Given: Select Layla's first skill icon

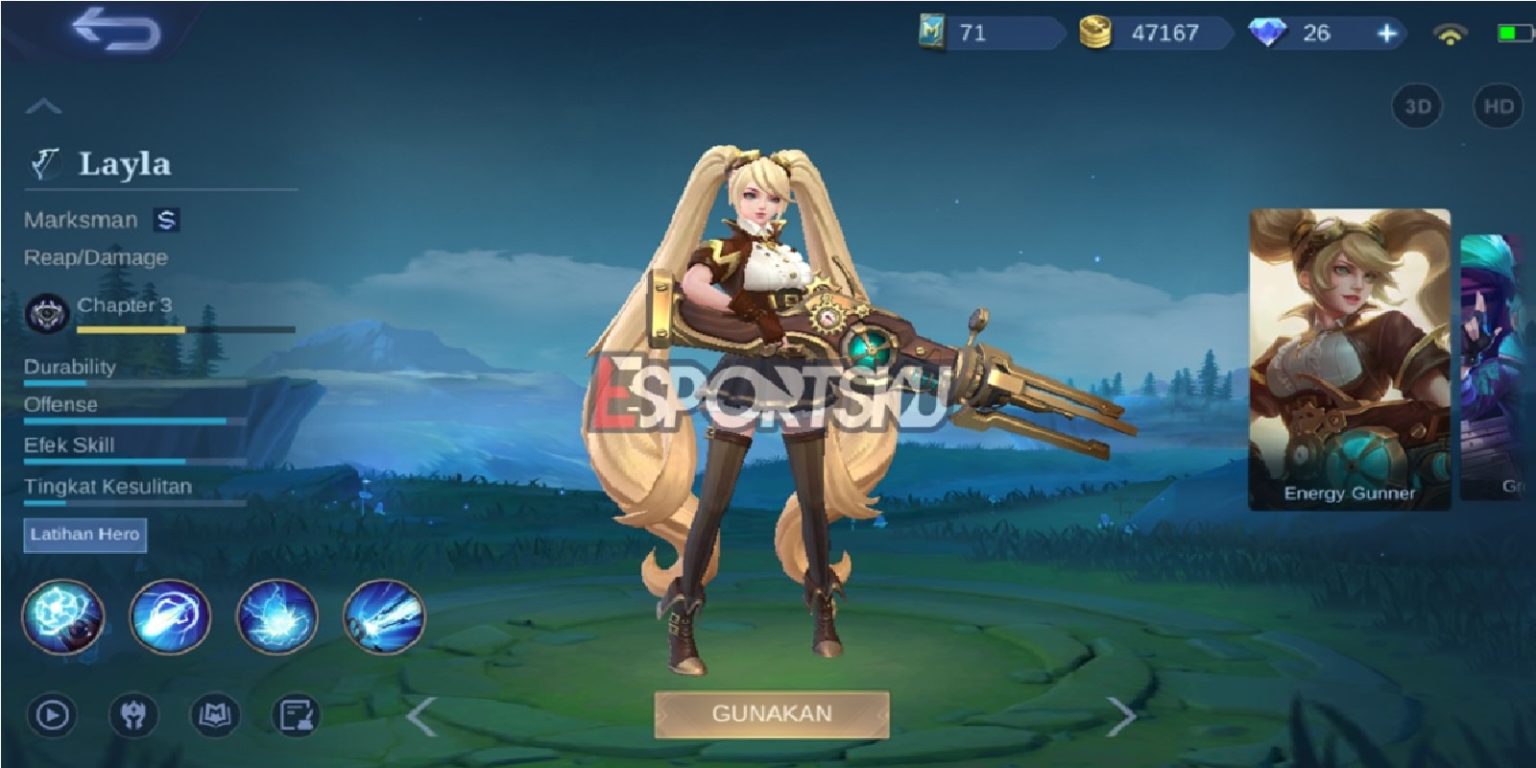Looking at the screenshot, I should 62,617.
